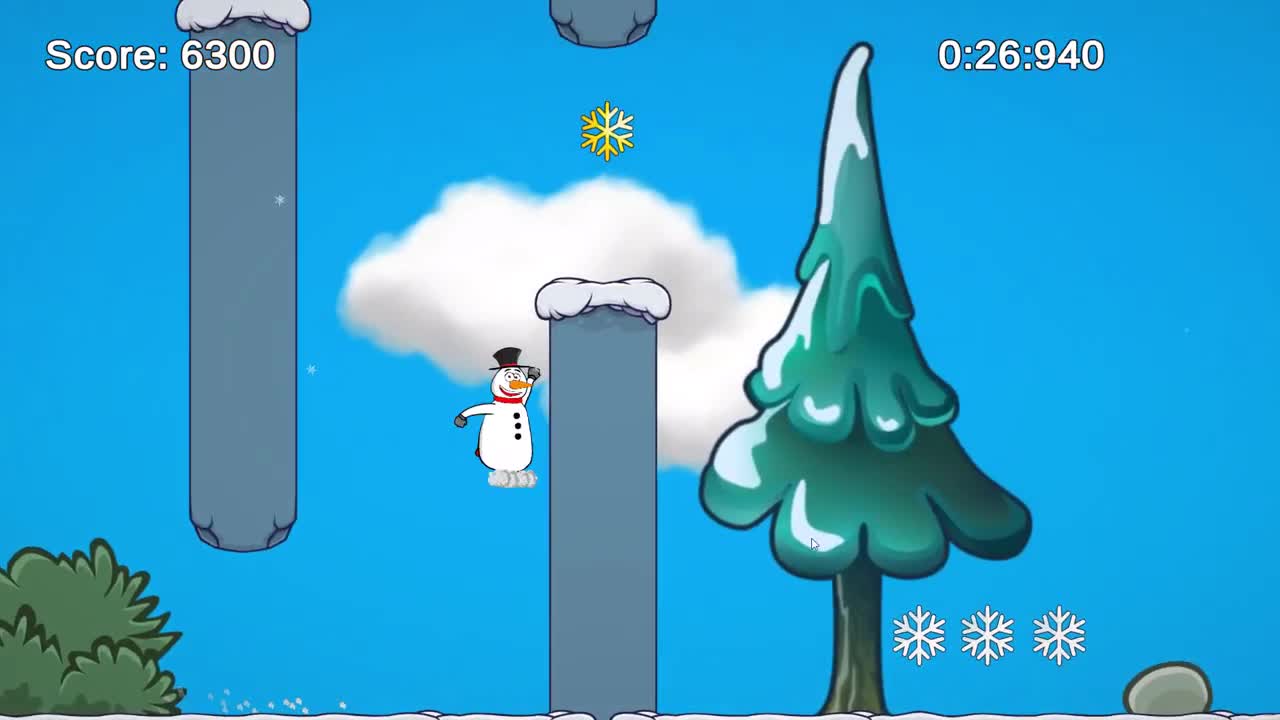Click the rightmost white snowflake
The image size is (1280, 720).
coord(1057,634)
